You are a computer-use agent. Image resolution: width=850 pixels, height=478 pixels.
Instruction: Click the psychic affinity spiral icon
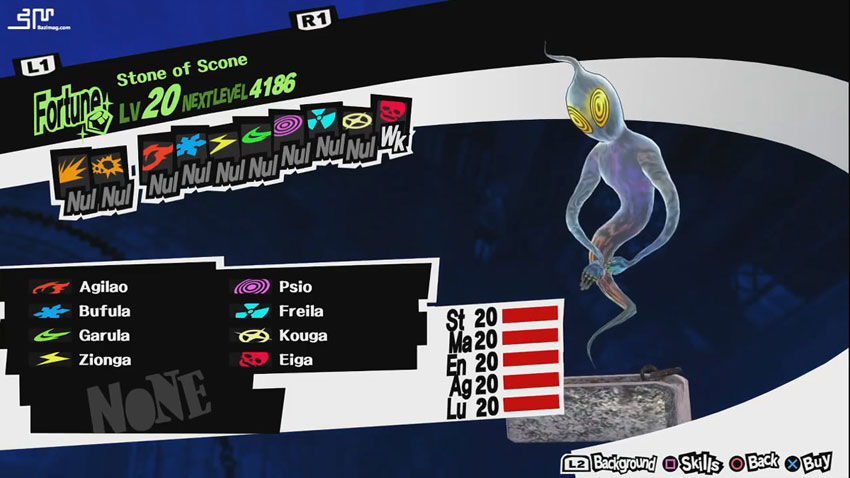coord(291,129)
